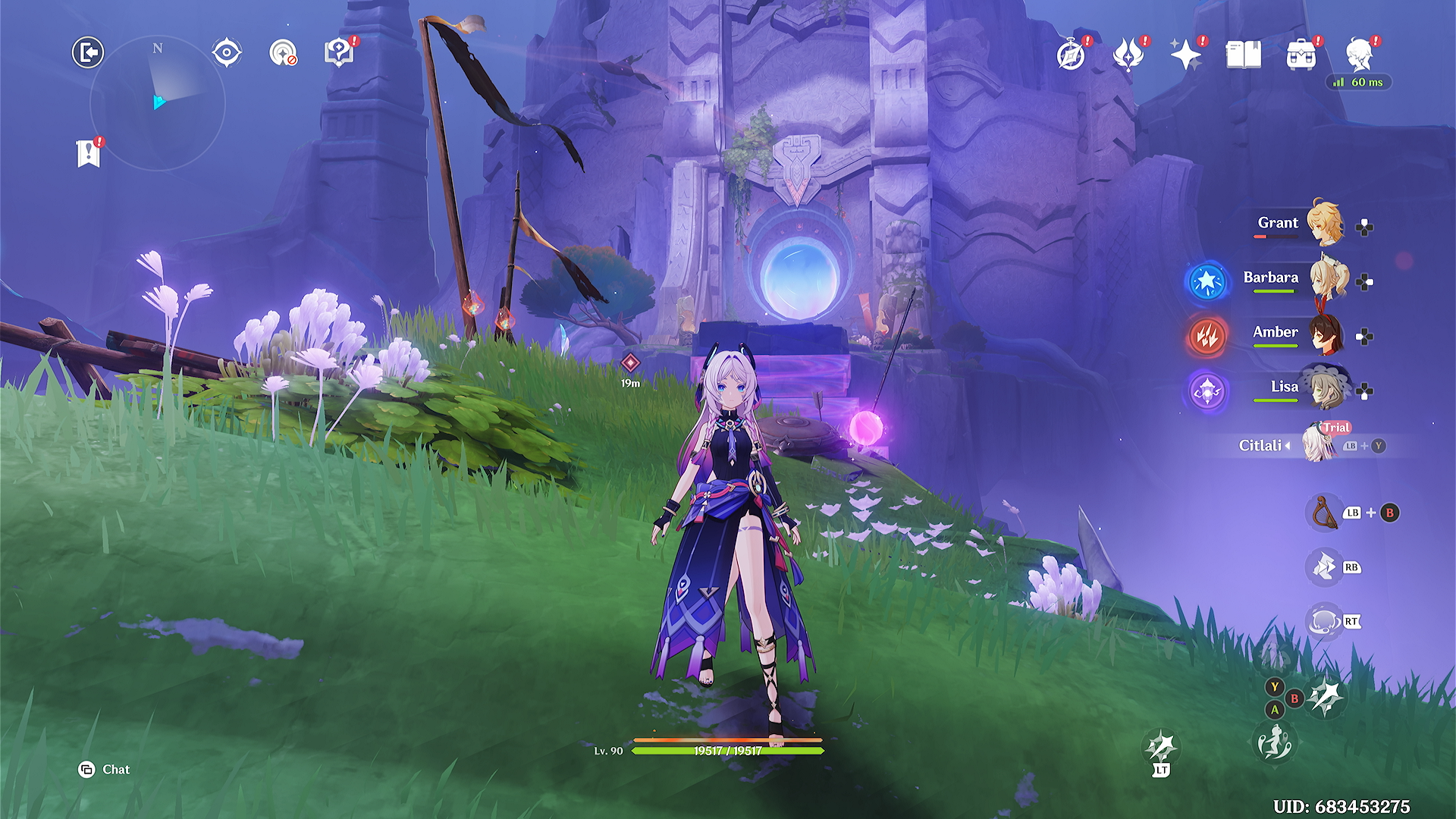This screenshot has width=1456, height=819.
Task: Open the backpack inventory
Action: pyautogui.click(x=1301, y=55)
